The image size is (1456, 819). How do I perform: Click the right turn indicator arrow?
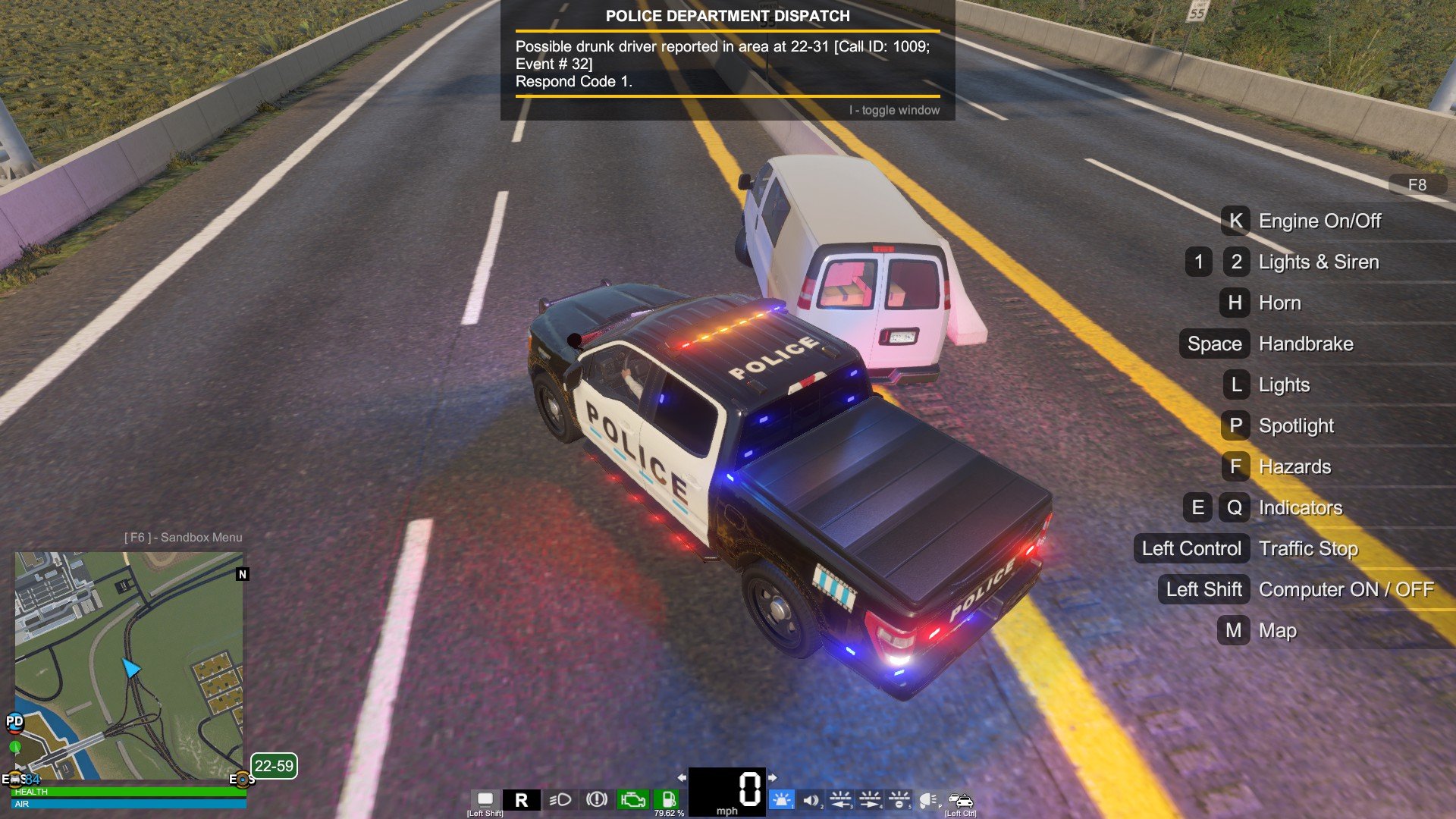772,777
